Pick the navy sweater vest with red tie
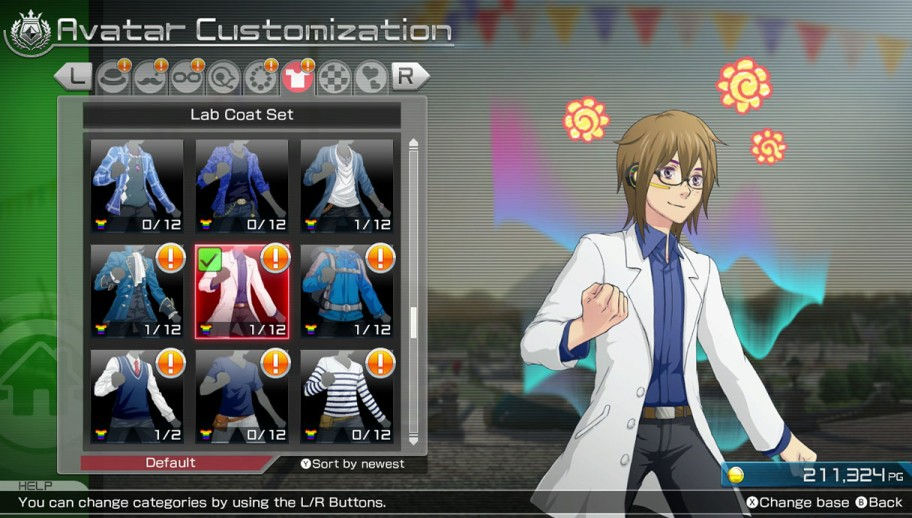 [x=137, y=395]
